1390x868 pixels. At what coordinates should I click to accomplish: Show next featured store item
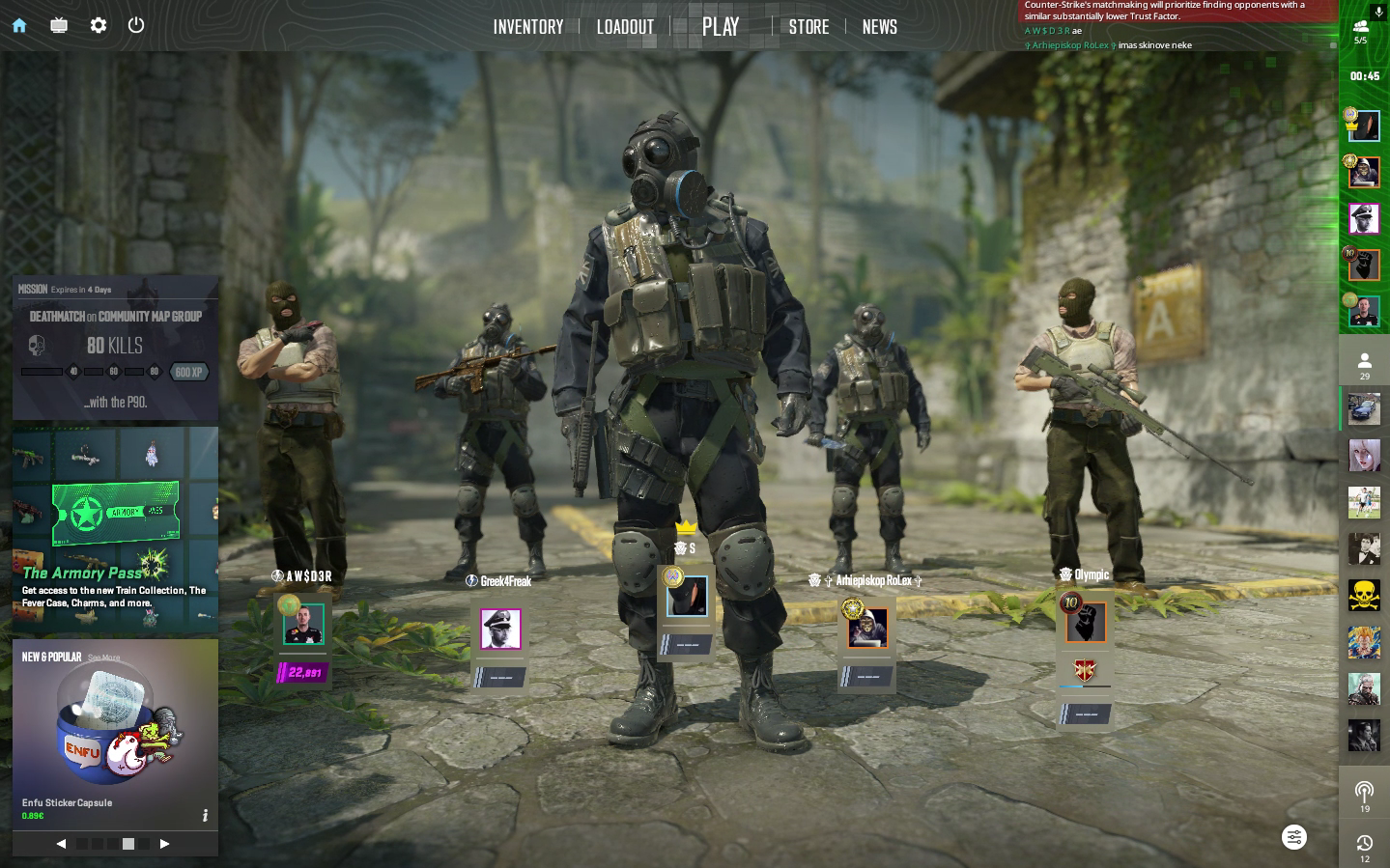point(164,844)
